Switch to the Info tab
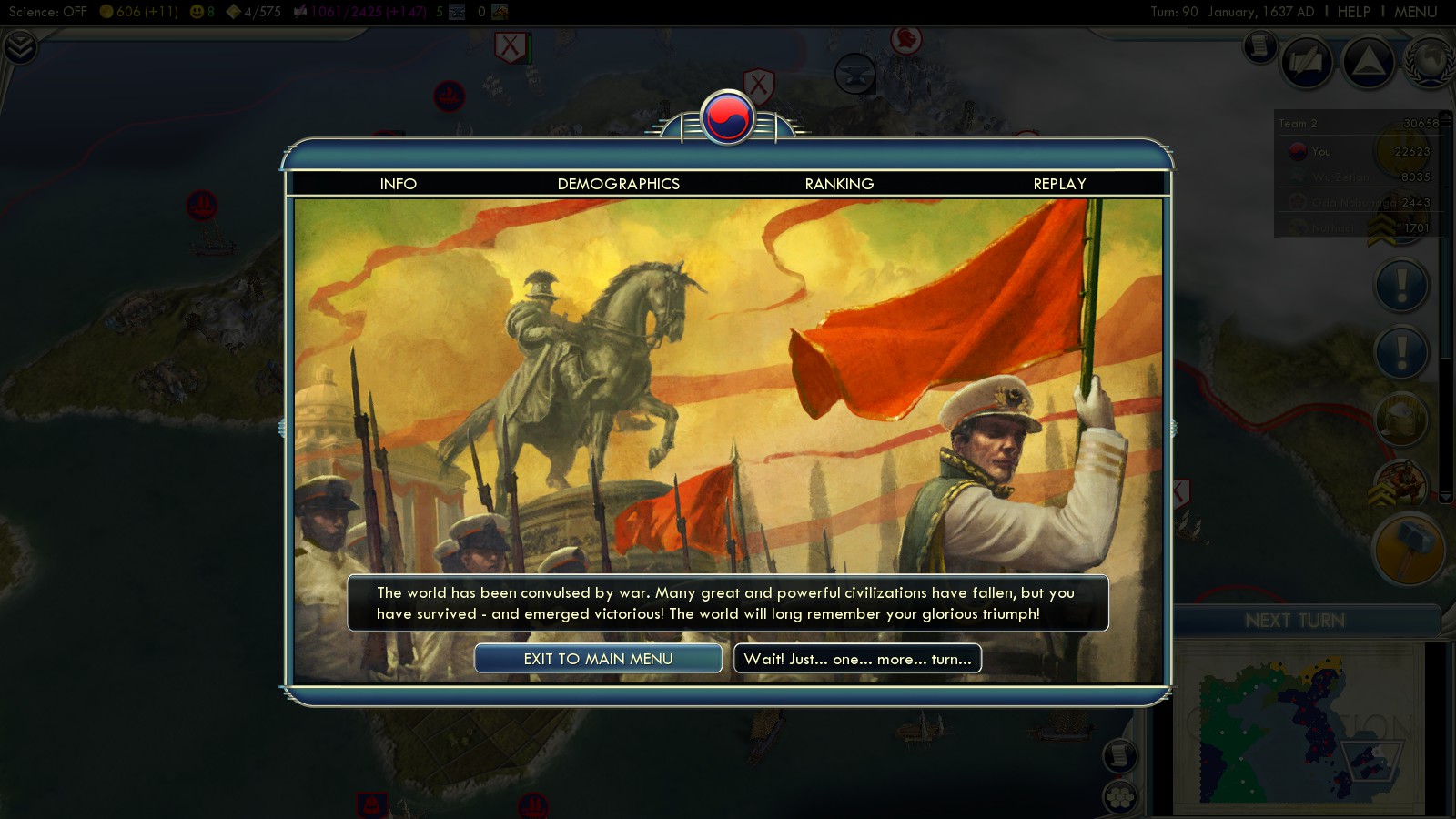The image size is (1456, 819). (x=398, y=184)
